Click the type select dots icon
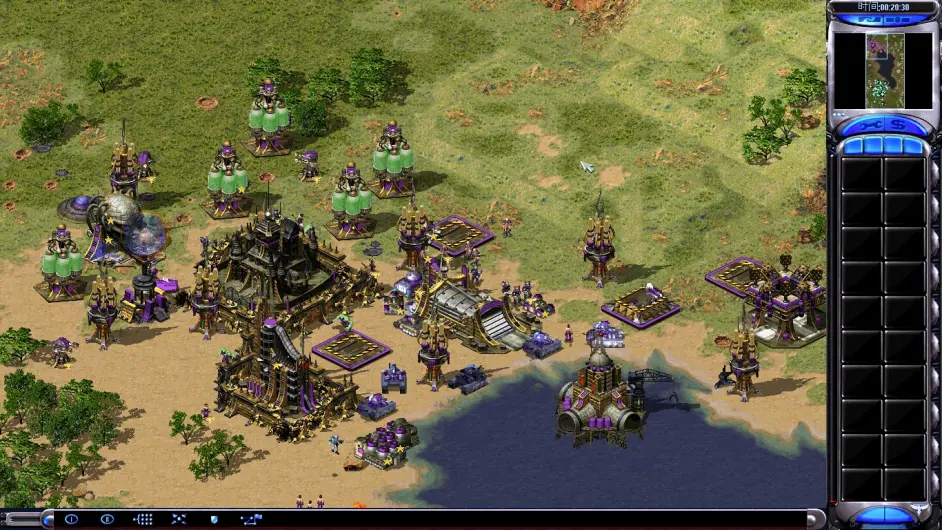Screen dimensions: 942x530 coord(142,519)
